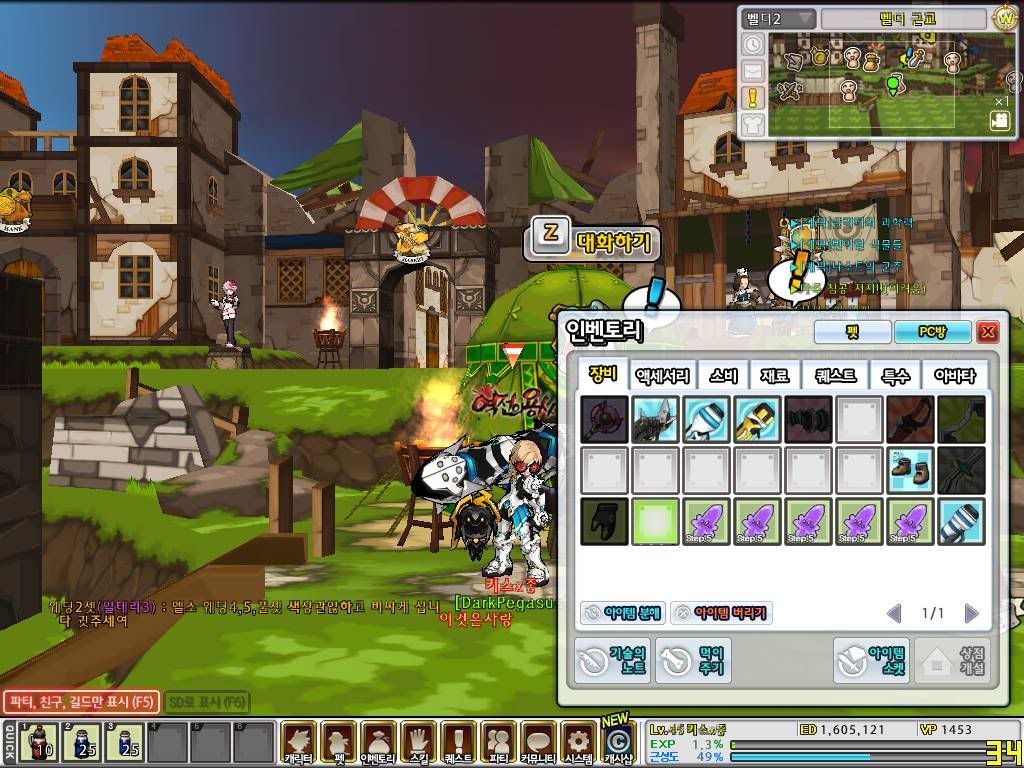Pick the black glove inventory item
Image resolution: width=1024 pixels, height=768 pixels.
click(605, 521)
